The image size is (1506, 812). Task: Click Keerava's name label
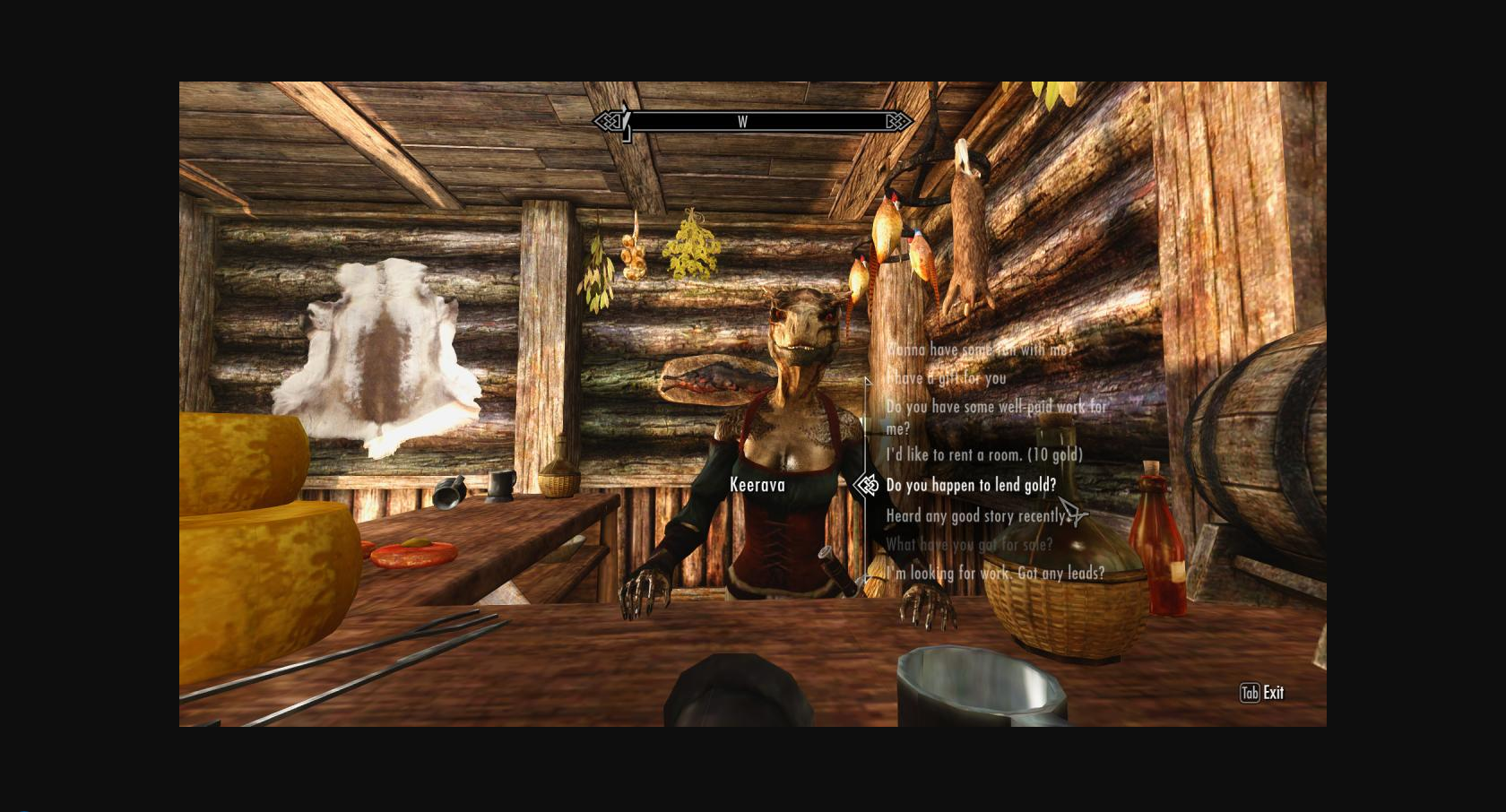point(757,485)
